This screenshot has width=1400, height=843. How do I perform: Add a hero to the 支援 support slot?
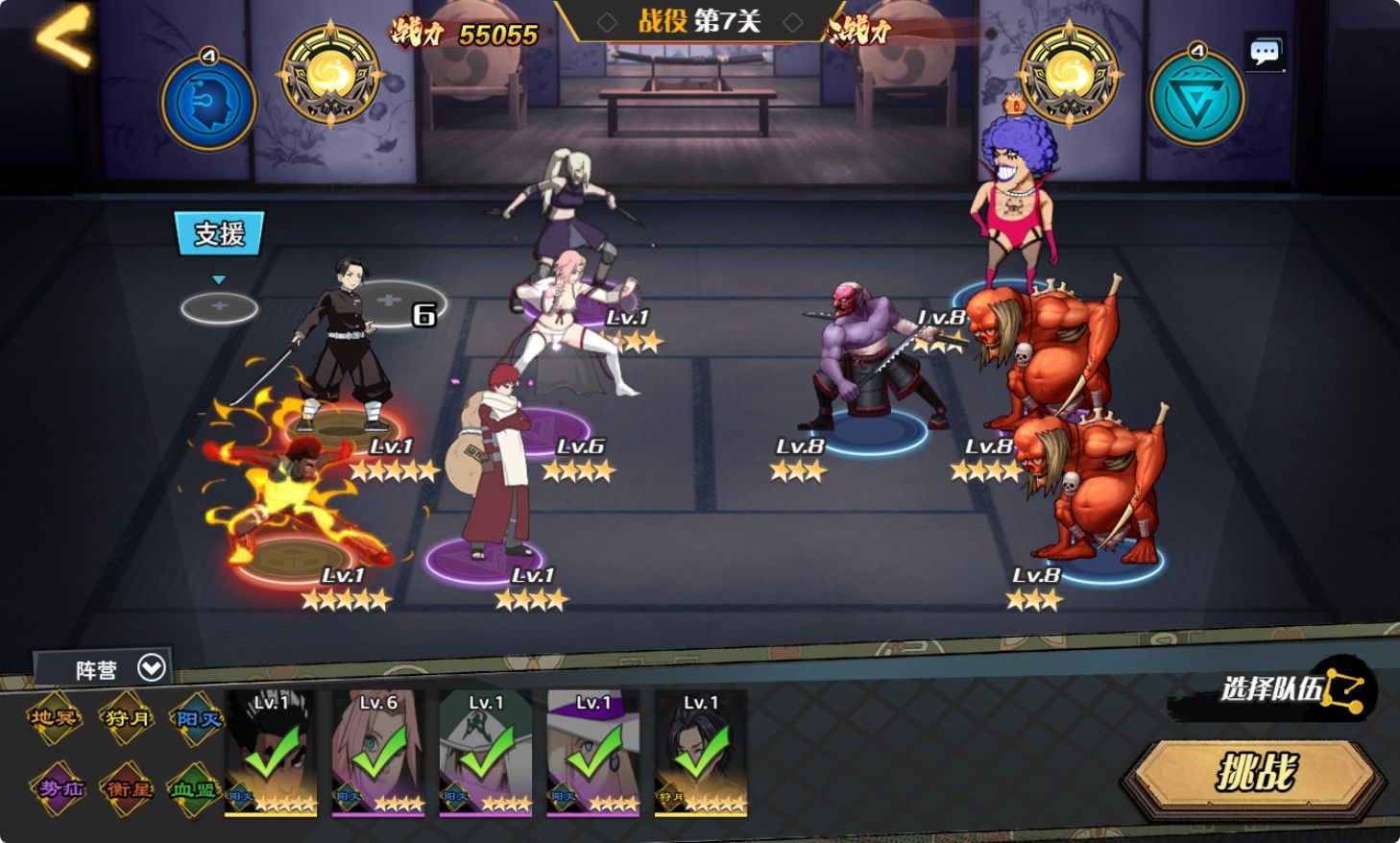[219, 307]
